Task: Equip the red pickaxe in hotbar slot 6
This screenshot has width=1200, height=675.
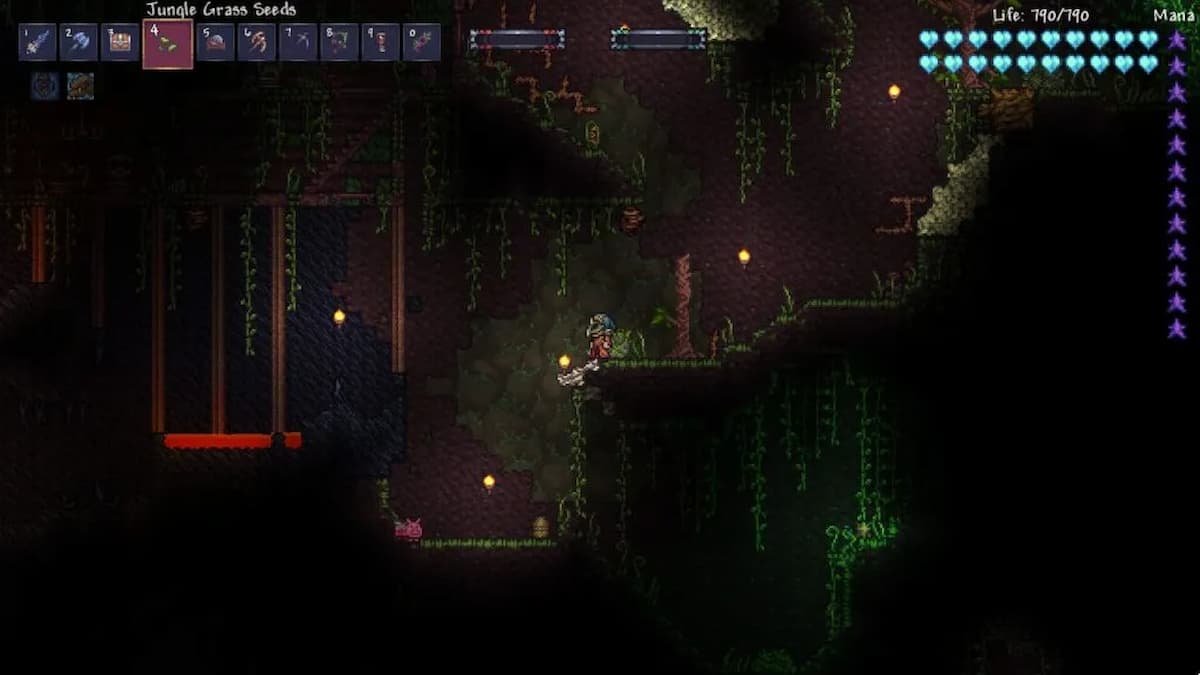Action: coord(257,43)
